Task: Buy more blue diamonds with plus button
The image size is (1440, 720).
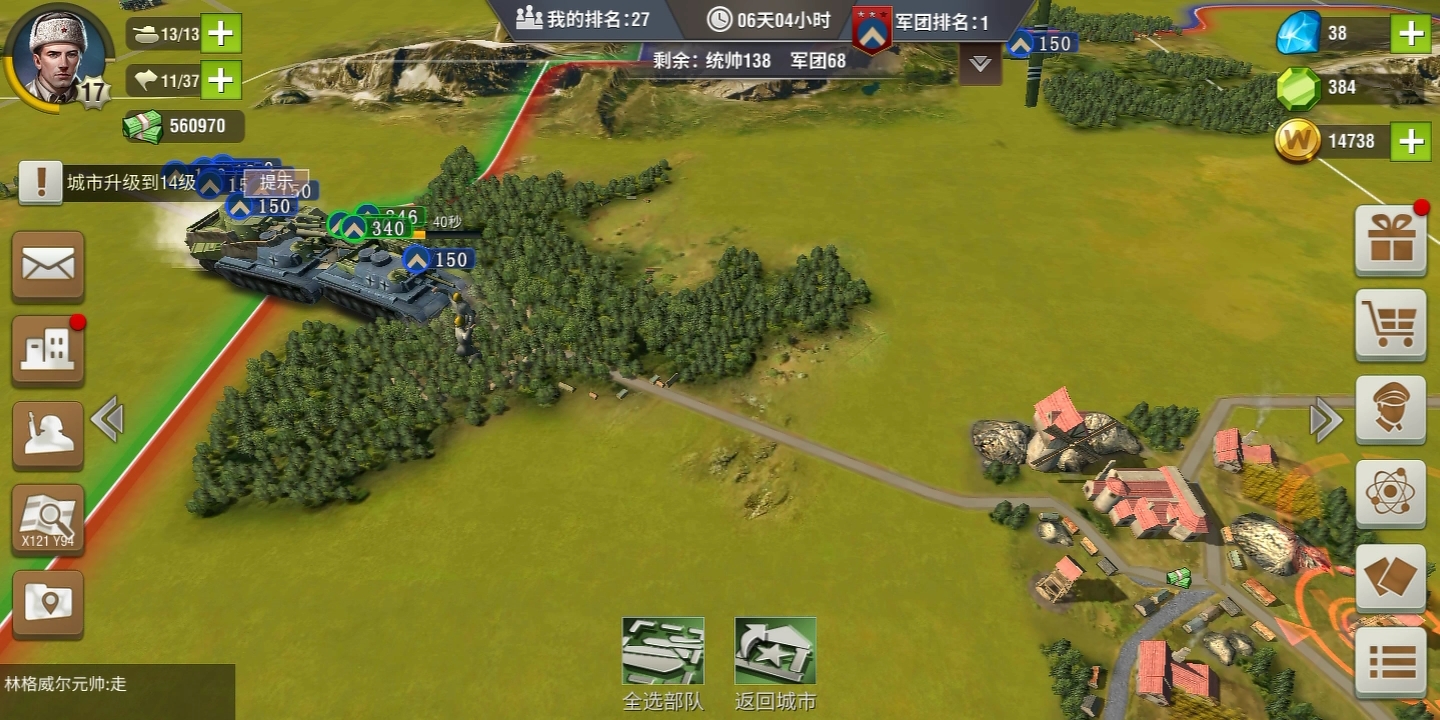Action: pos(1411,34)
